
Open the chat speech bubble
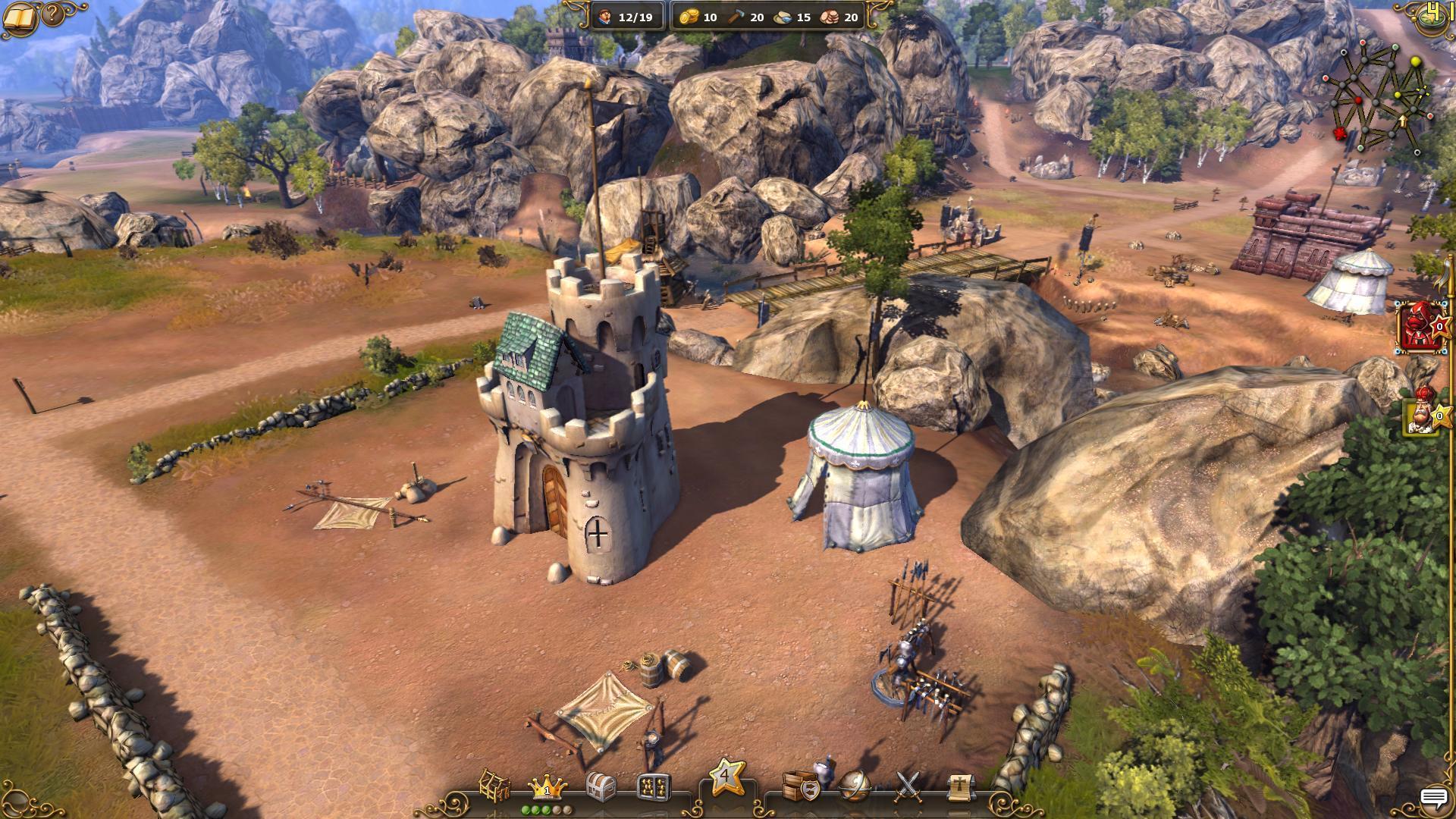(x=1433, y=798)
